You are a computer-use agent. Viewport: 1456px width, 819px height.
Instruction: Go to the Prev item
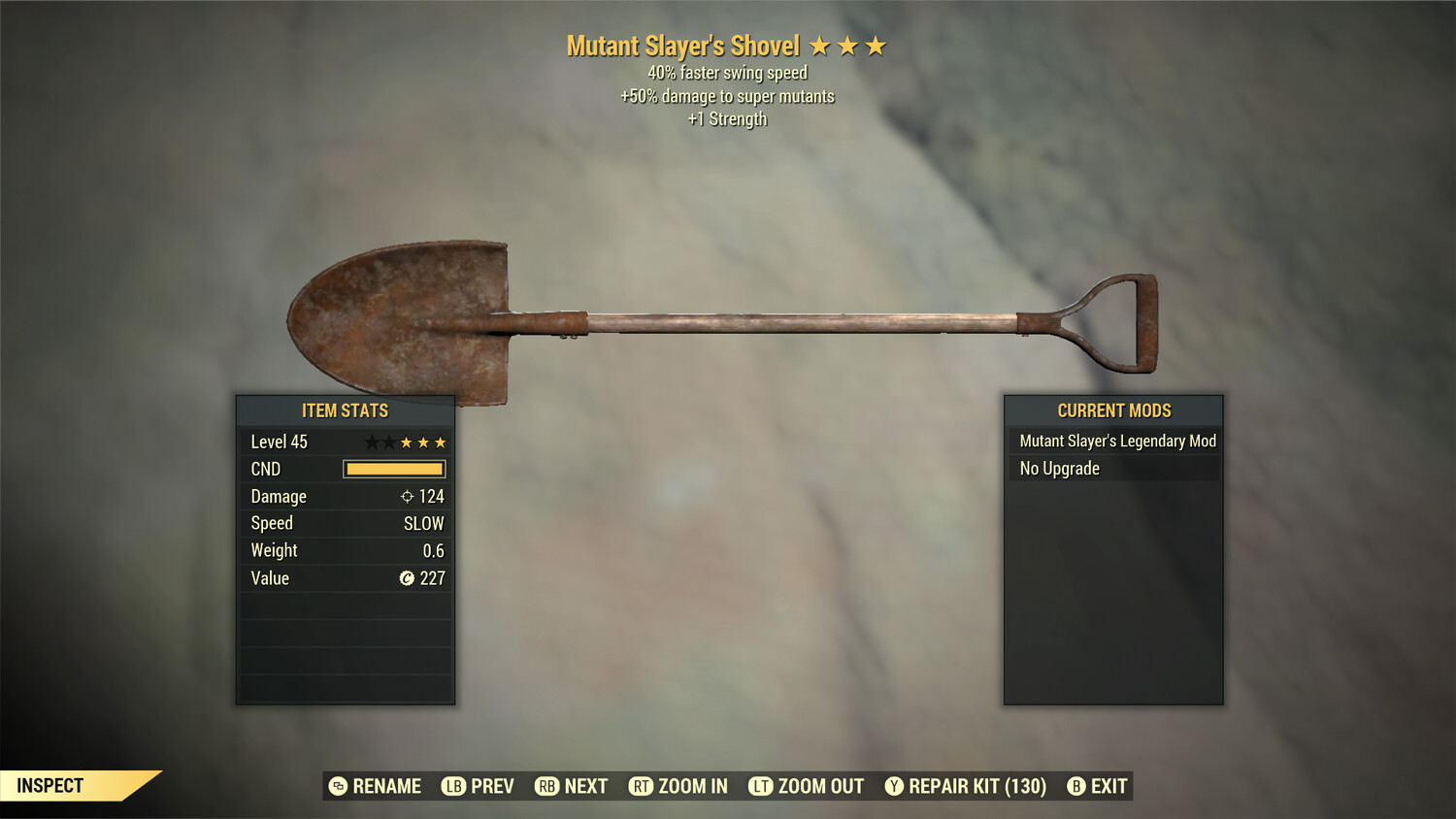pos(478,786)
